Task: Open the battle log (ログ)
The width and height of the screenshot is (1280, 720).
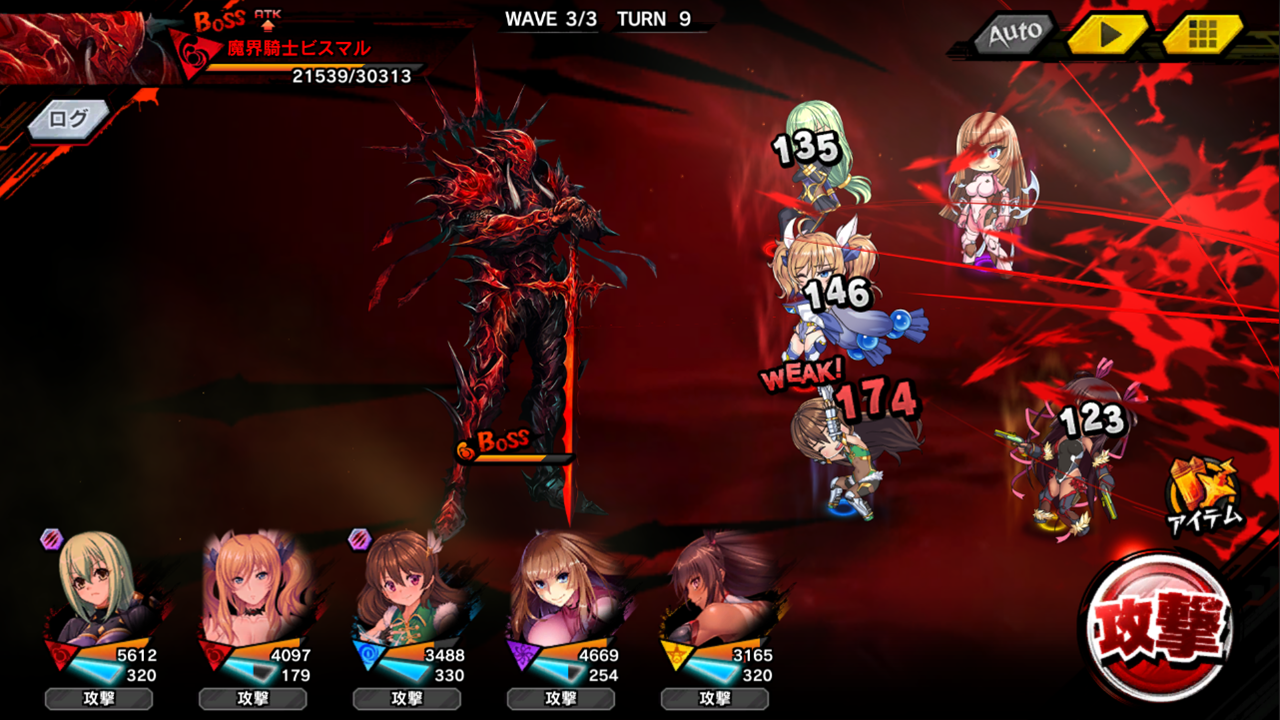Action: coord(68,119)
